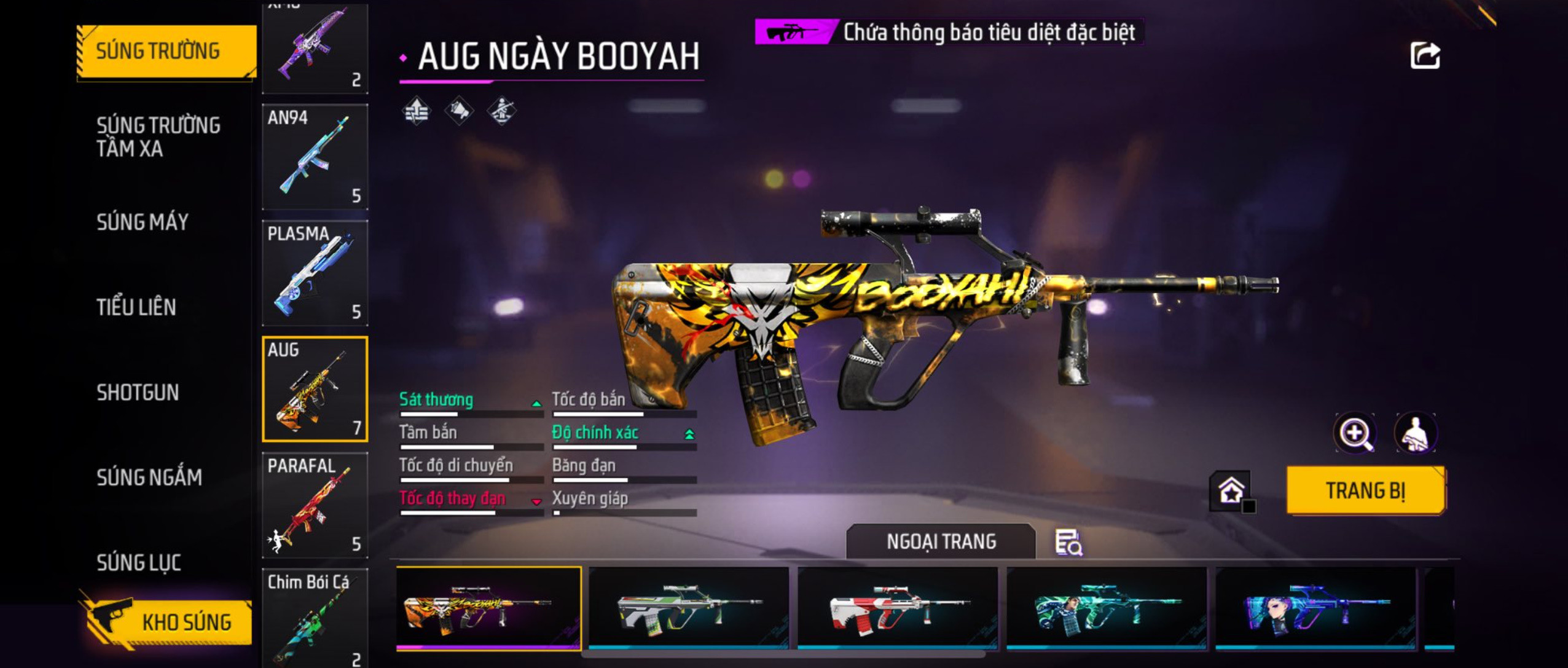Choose the Tiểu Liên category

click(136, 307)
